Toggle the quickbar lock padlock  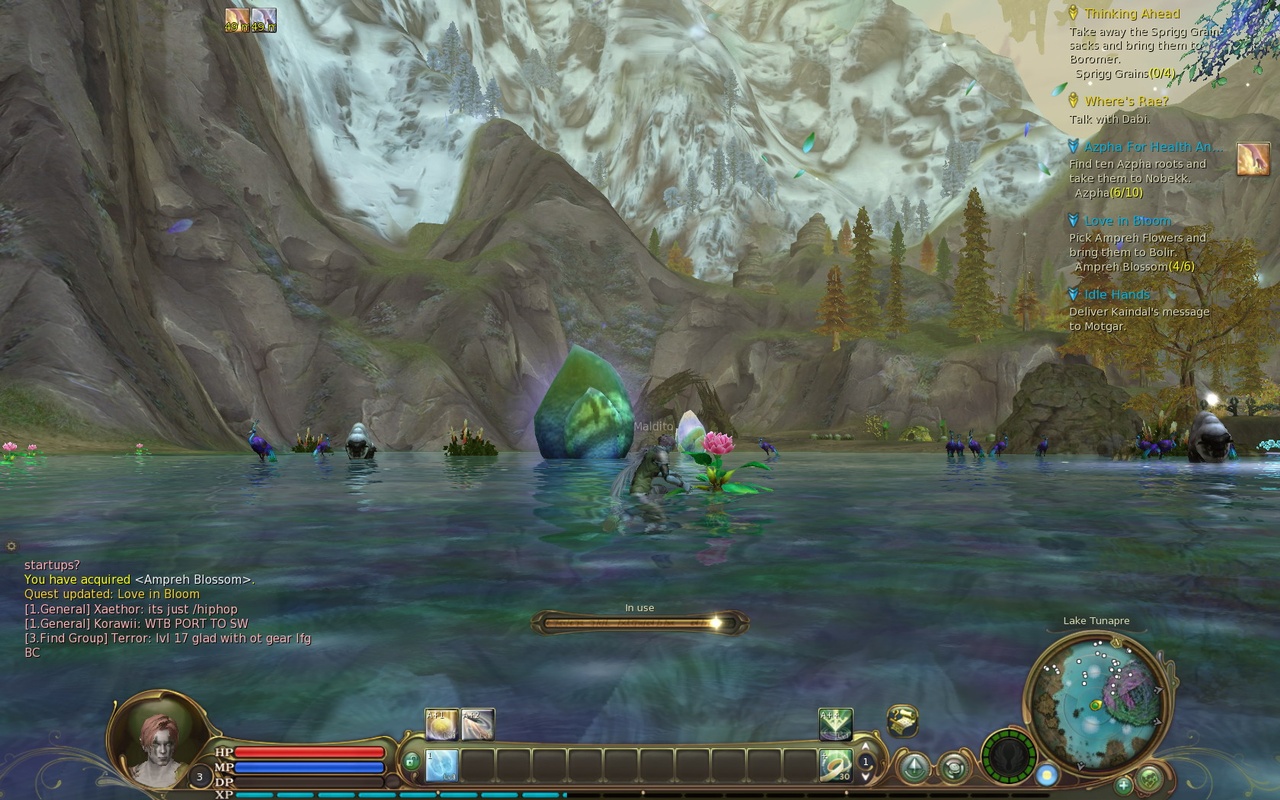click(x=411, y=761)
